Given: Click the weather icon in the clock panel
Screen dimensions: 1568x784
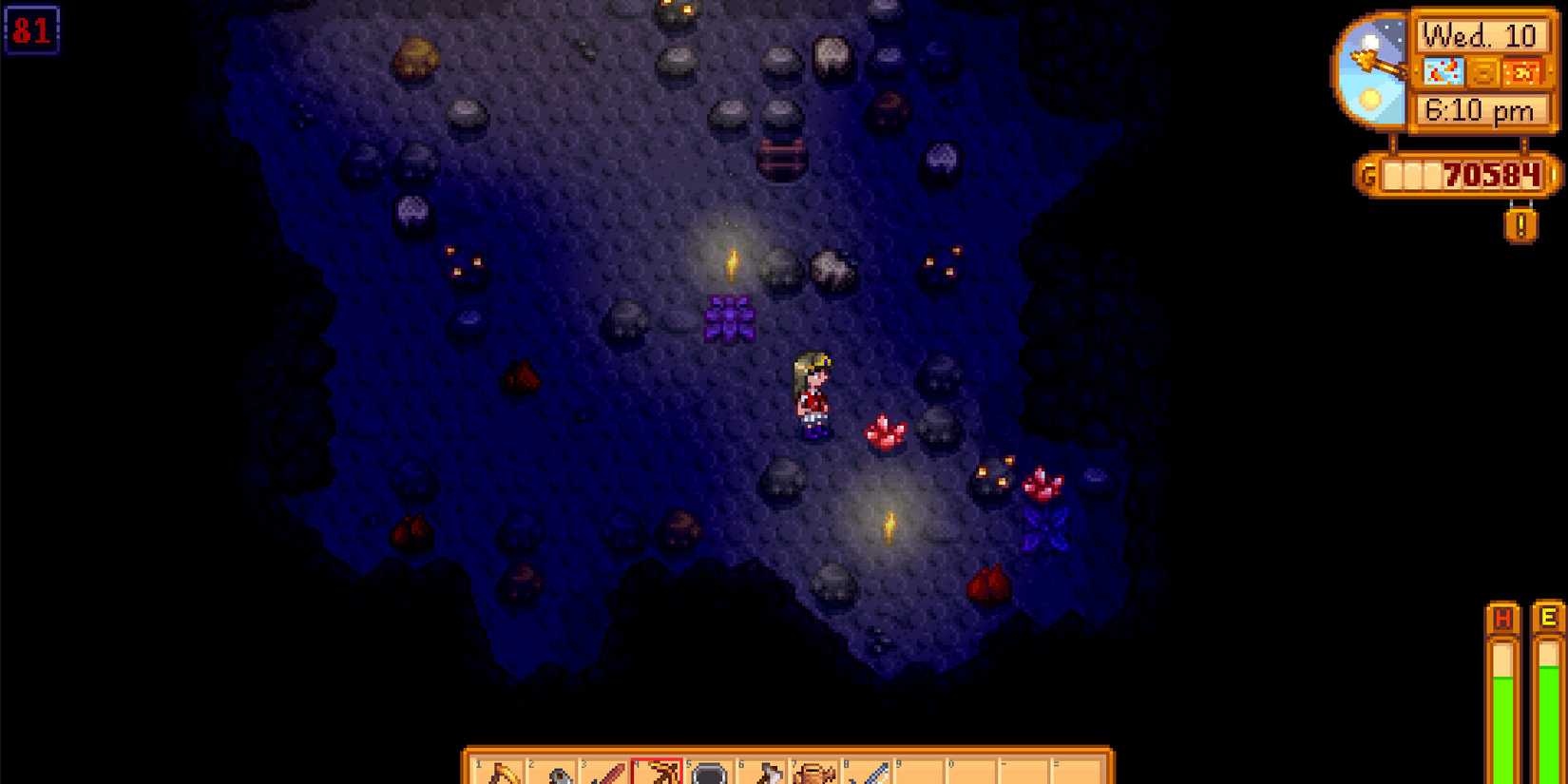Looking at the screenshot, I should [1444, 71].
